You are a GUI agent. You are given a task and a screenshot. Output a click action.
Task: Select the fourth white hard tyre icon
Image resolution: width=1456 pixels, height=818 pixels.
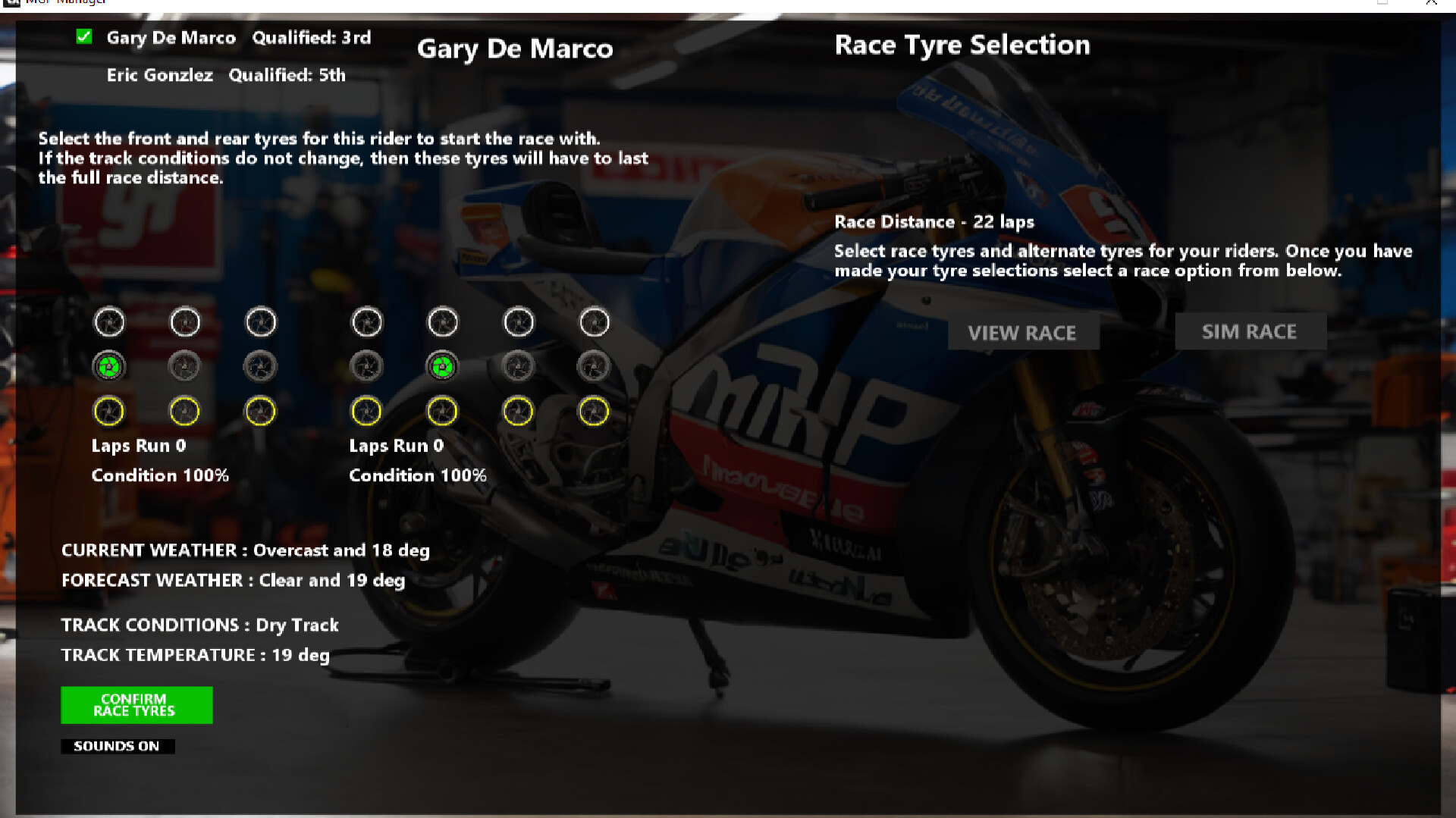(x=366, y=321)
